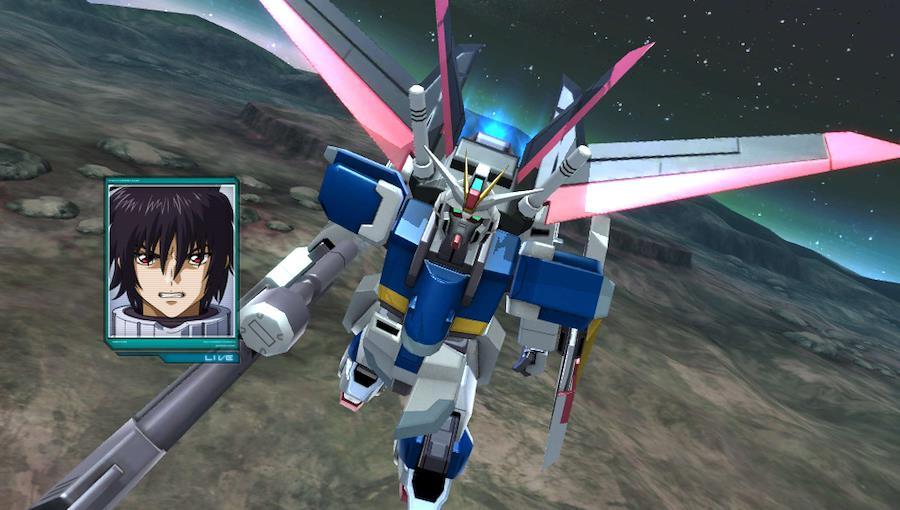Click the pilot portrait with LIVE label
The image size is (900, 510).
(x=171, y=264)
